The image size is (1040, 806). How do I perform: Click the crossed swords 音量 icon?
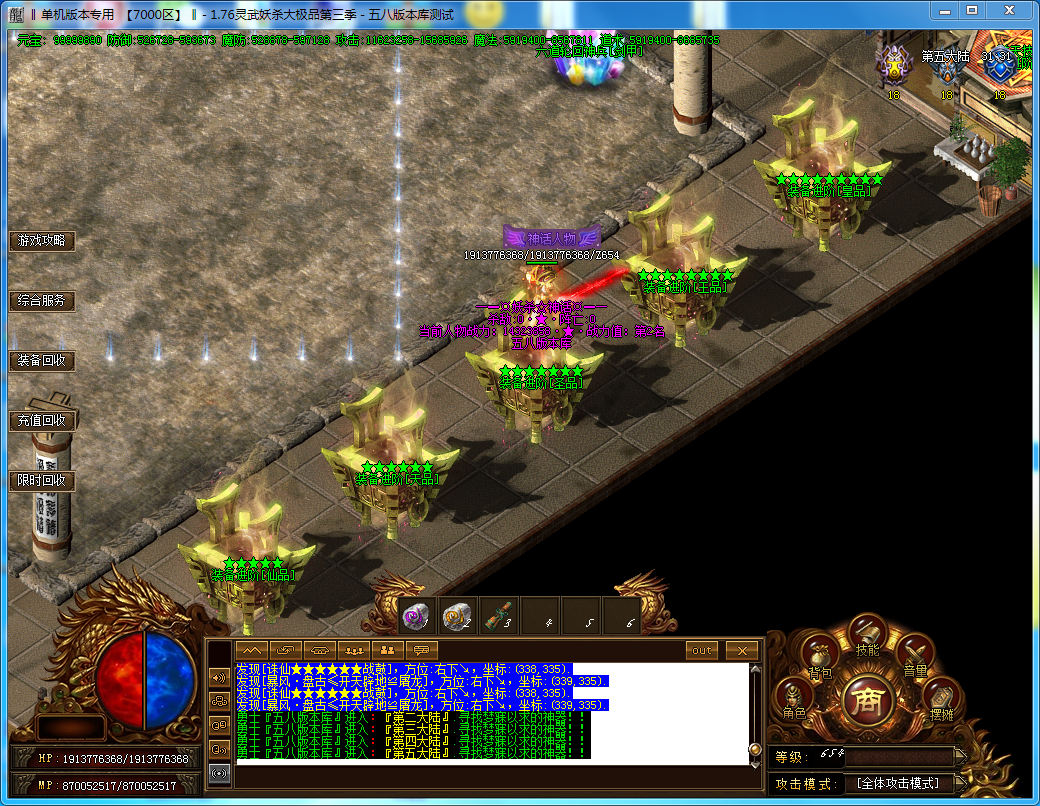(x=914, y=656)
